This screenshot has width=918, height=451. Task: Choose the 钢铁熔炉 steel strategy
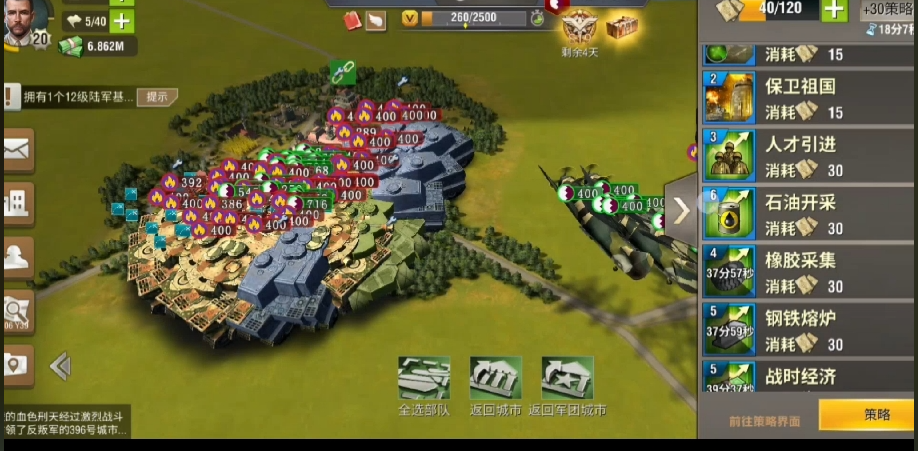(800, 329)
